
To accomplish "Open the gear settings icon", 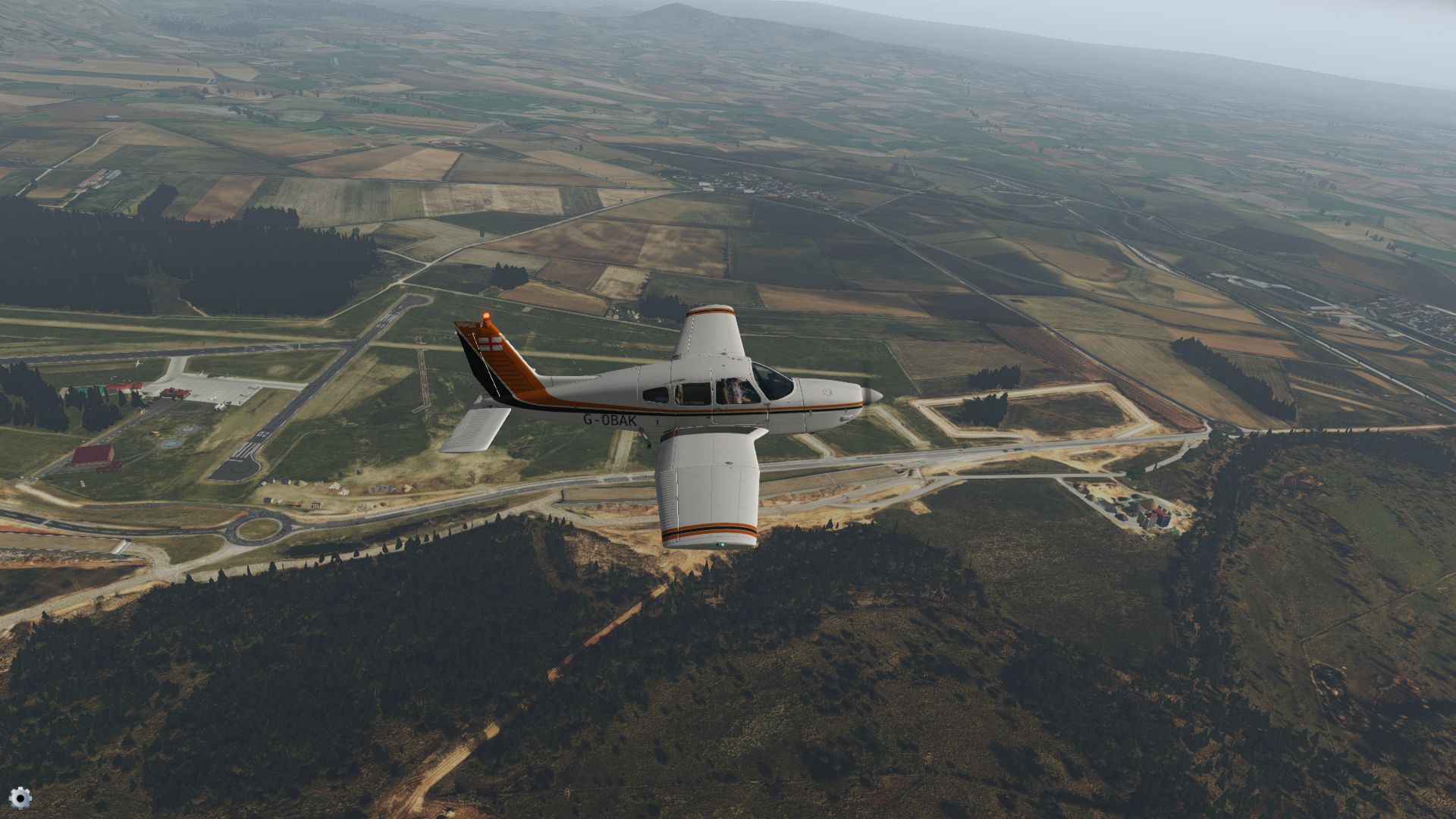I will 22,797.
